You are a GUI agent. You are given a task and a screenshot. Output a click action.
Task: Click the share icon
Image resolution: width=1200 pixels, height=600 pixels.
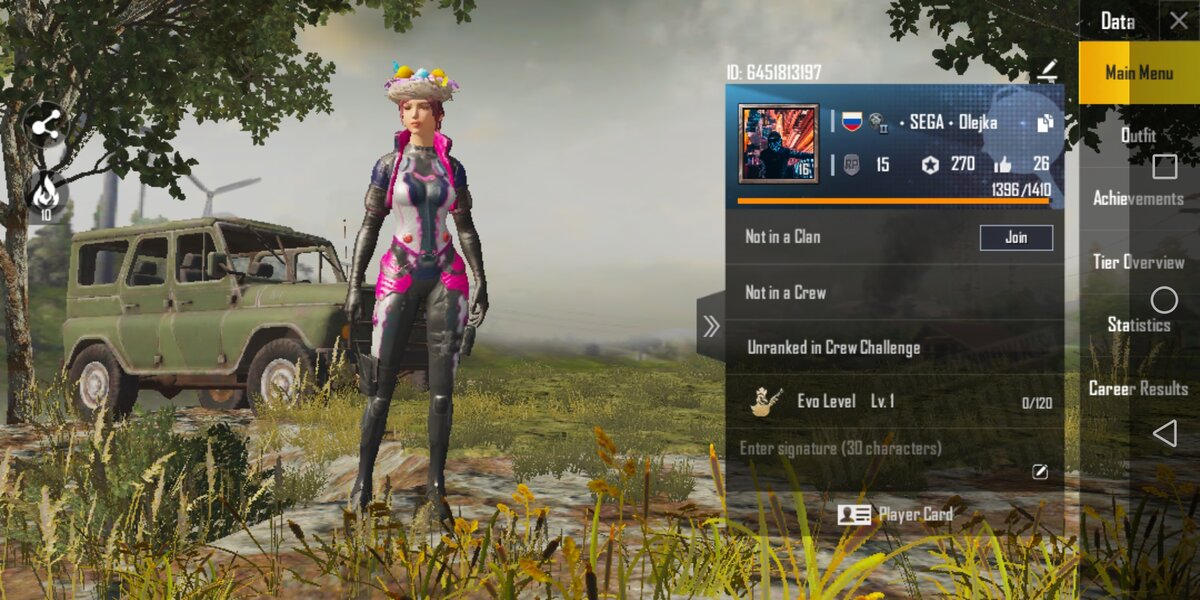coord(46,125)
